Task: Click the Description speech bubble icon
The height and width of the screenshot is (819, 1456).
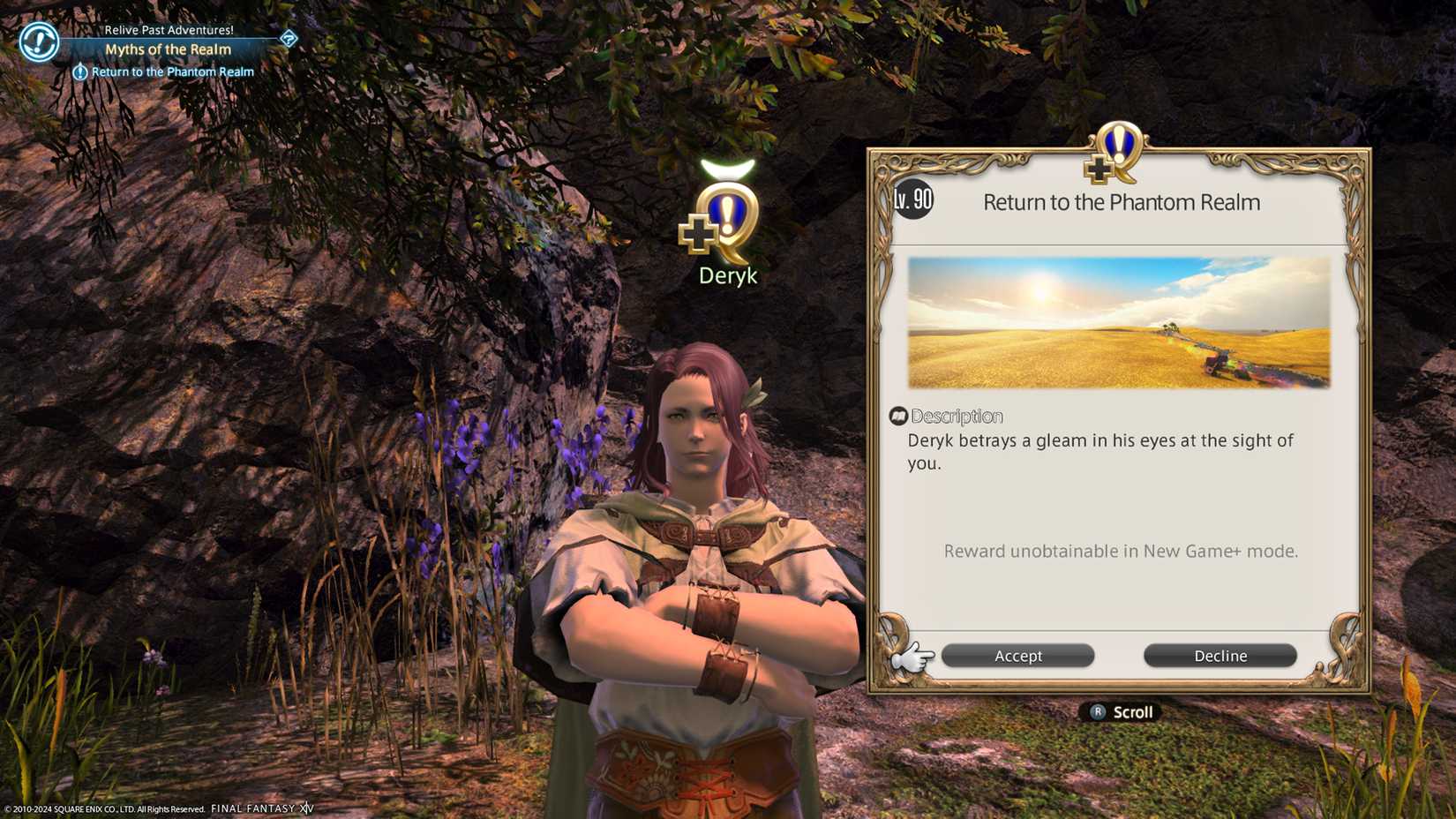Action: coord(899,415)
